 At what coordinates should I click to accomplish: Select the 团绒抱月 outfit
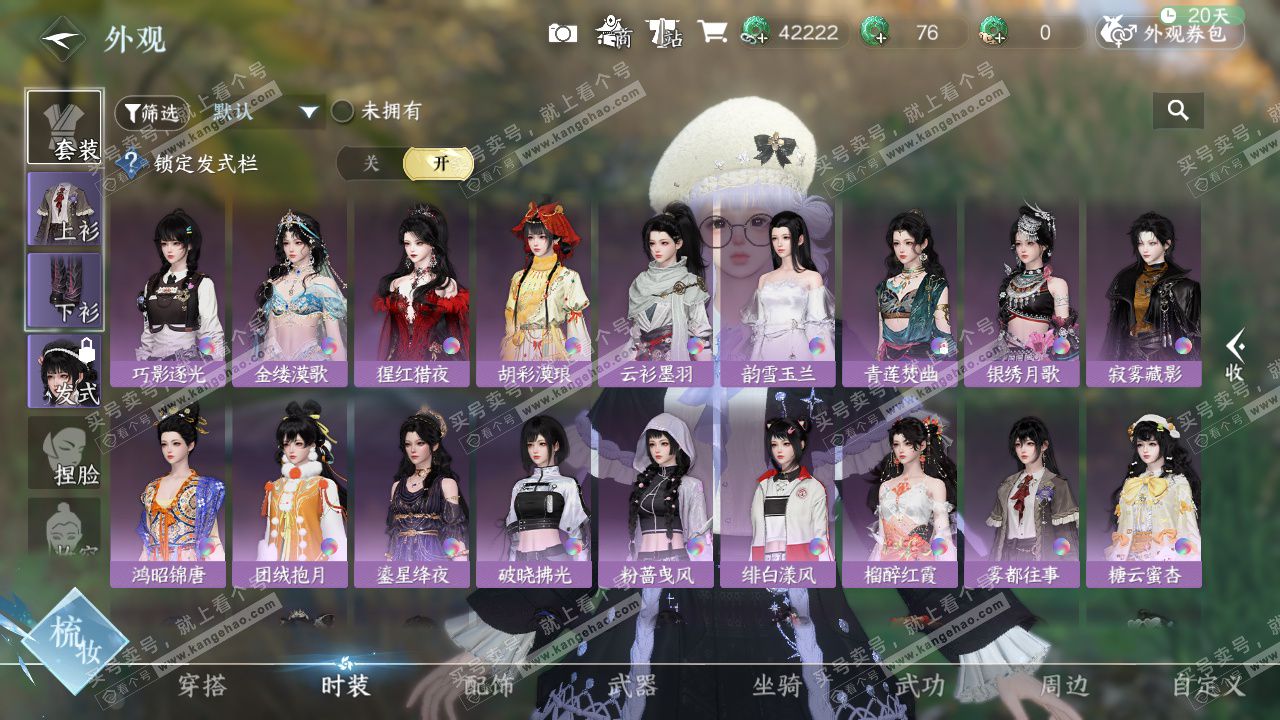click(290, 494)
